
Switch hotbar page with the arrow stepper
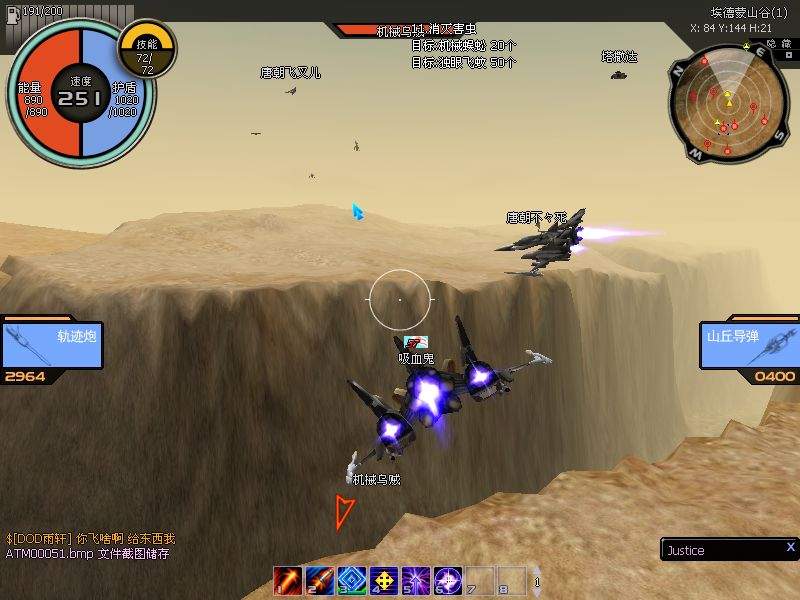pyautogui.click(x=537, y=581)
